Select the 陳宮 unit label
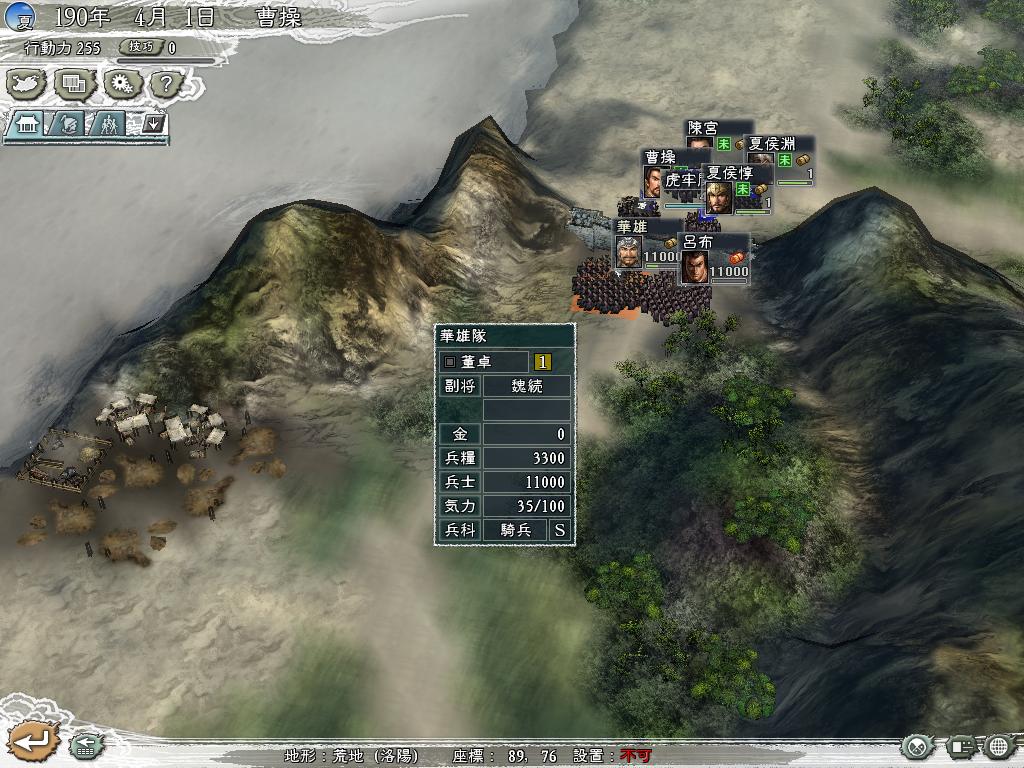1024x768 pixels. point(702,129)
